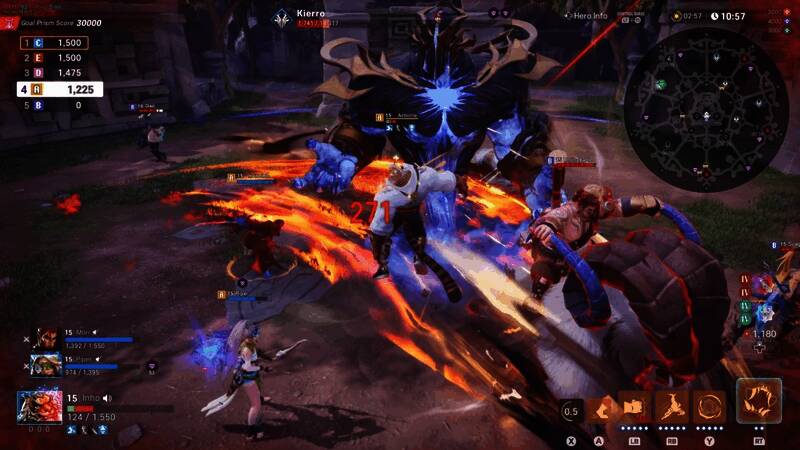
Task: Choose the teammate portrait with green mask
Action: click(45, 364)
